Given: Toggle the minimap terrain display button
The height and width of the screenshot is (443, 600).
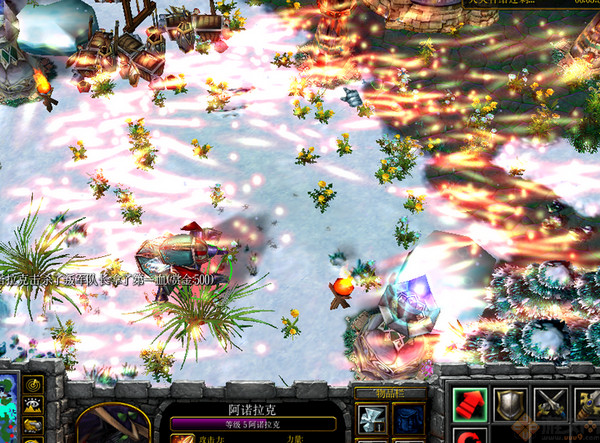Looking at the screenshot, I should [33, 406].
